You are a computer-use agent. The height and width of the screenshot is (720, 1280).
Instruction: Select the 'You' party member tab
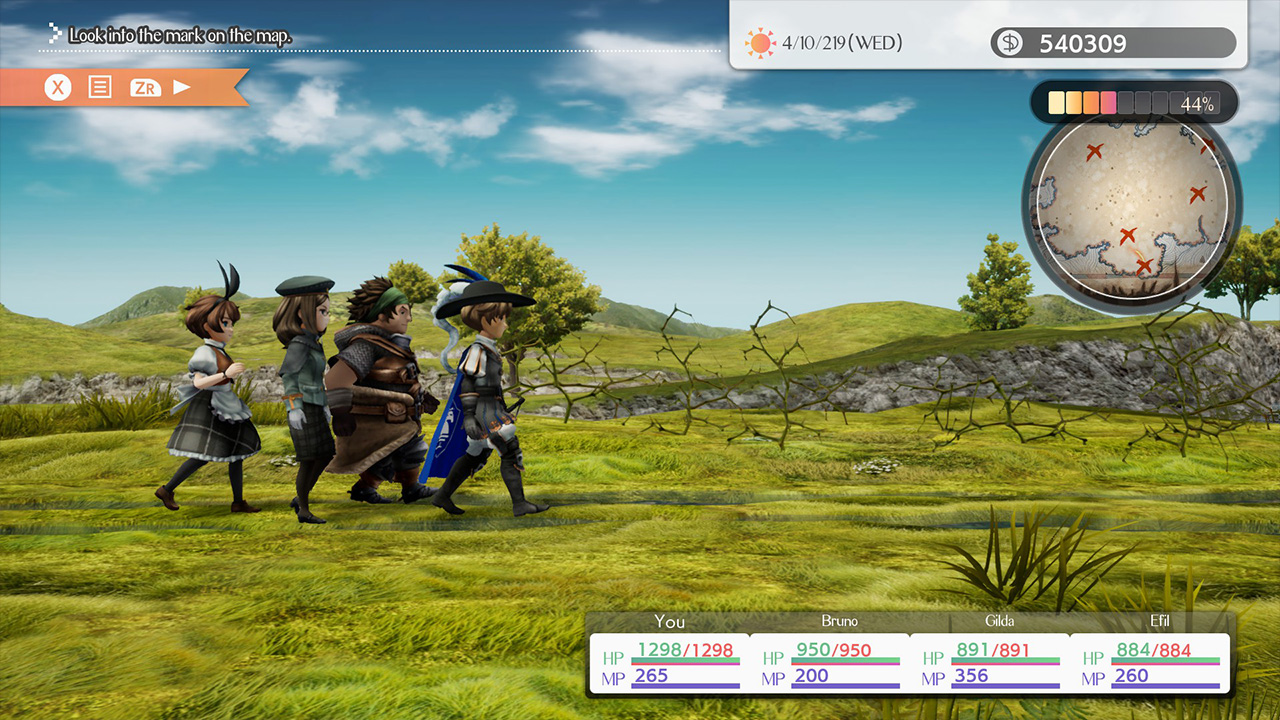tap(670, 621)
